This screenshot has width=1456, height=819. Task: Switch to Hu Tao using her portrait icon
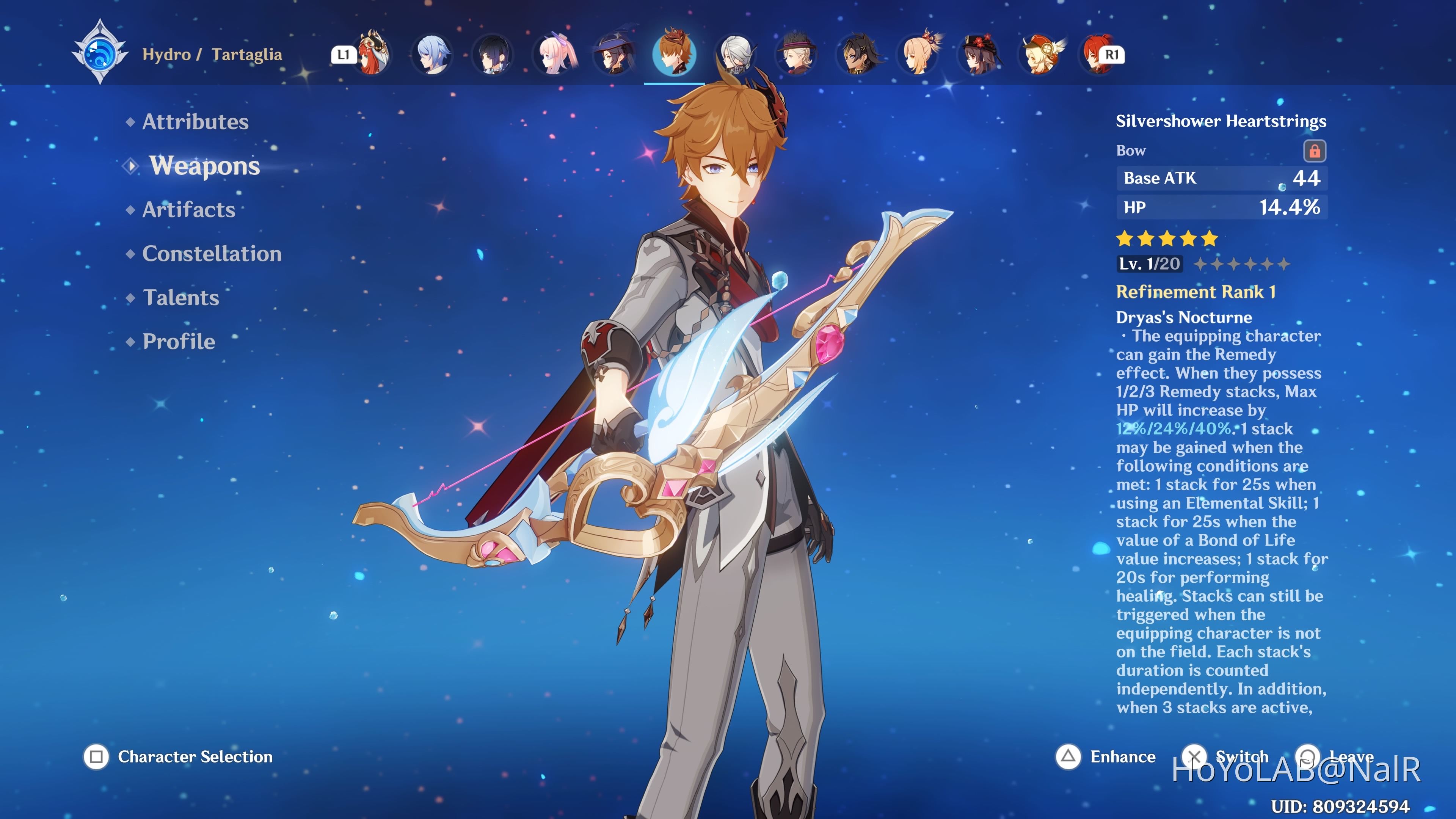pos(980,55)
